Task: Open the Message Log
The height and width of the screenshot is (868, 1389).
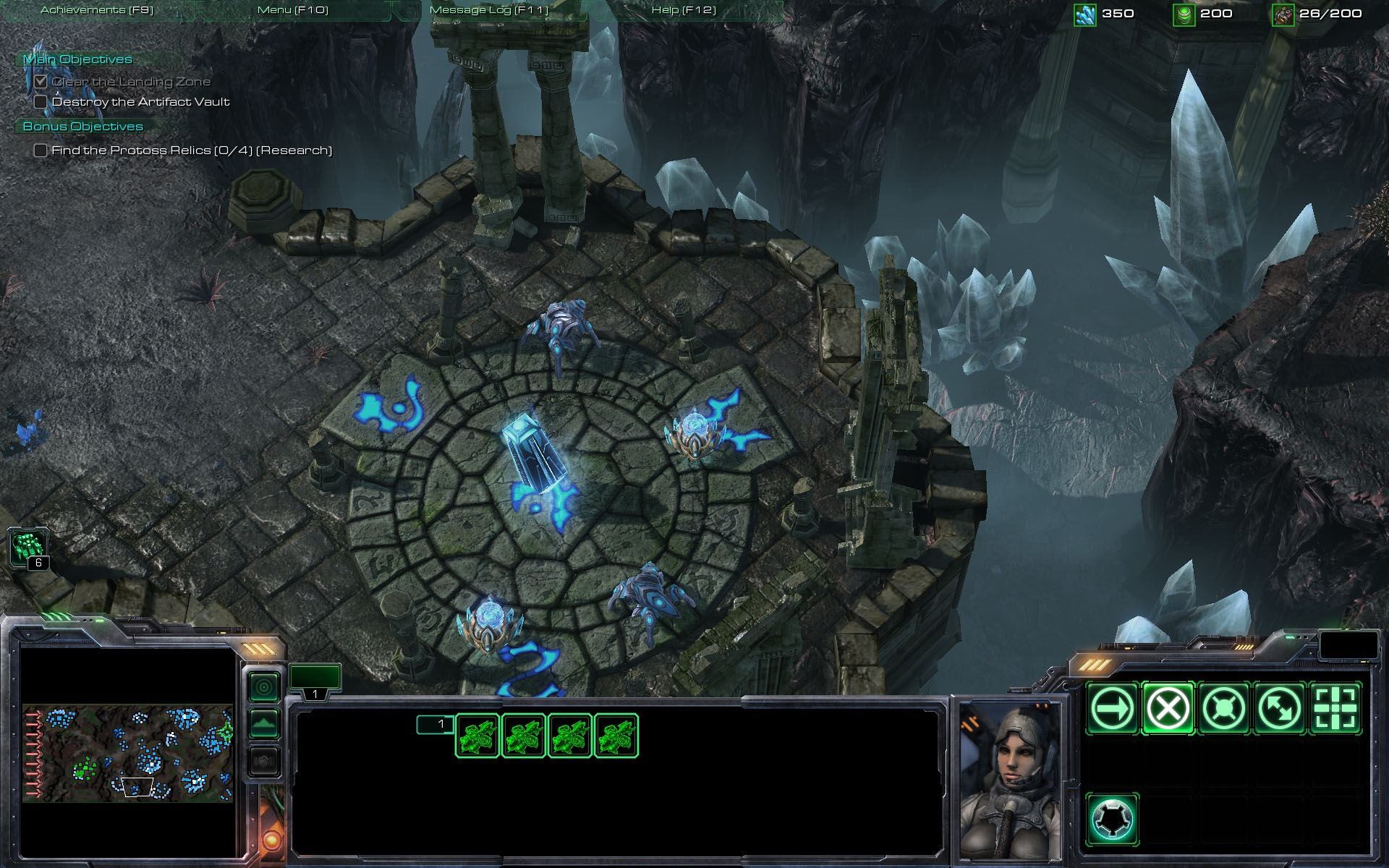Action: click(489, 10)
